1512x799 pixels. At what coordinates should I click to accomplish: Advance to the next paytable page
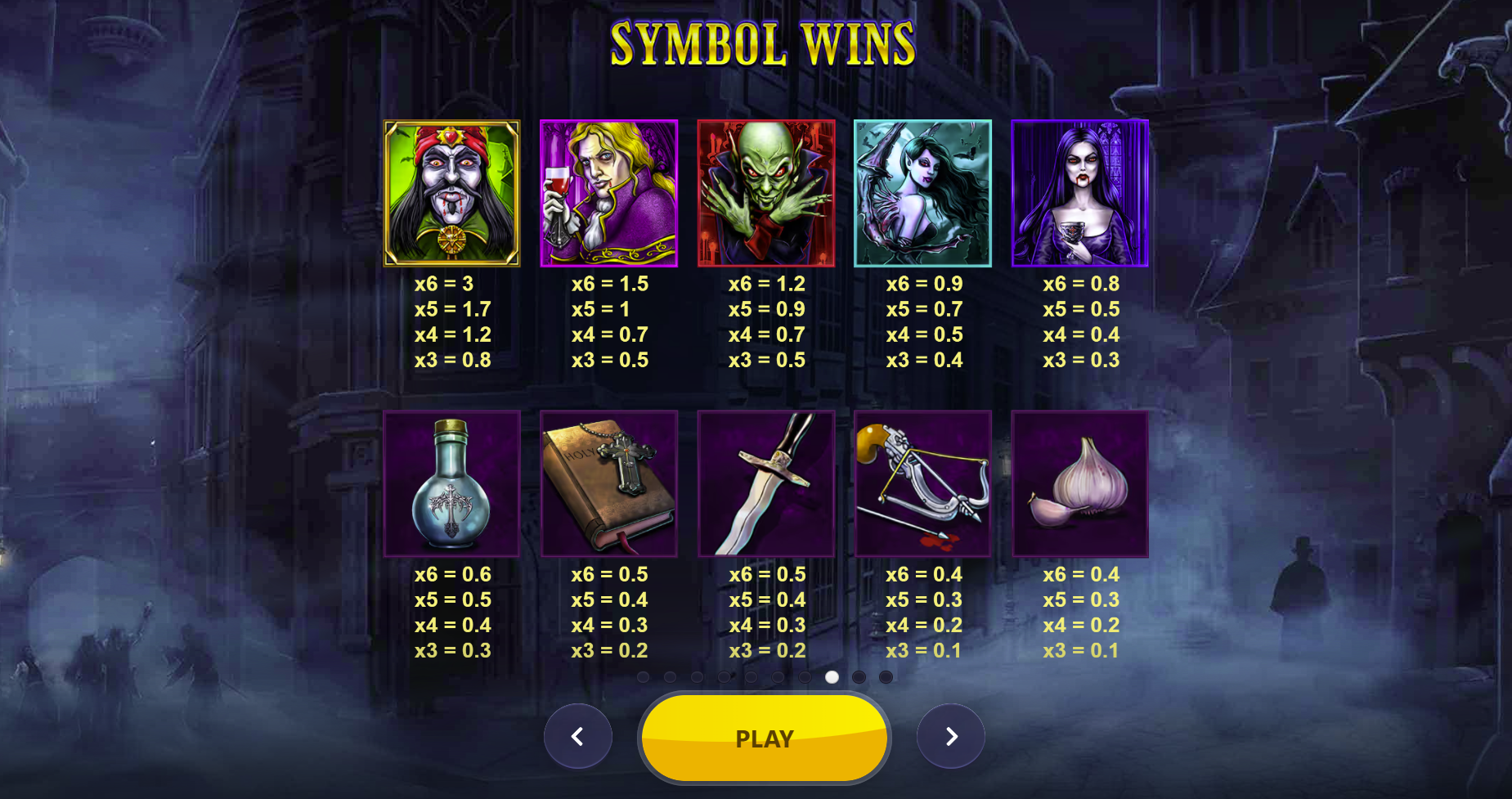tap(951, 736)
